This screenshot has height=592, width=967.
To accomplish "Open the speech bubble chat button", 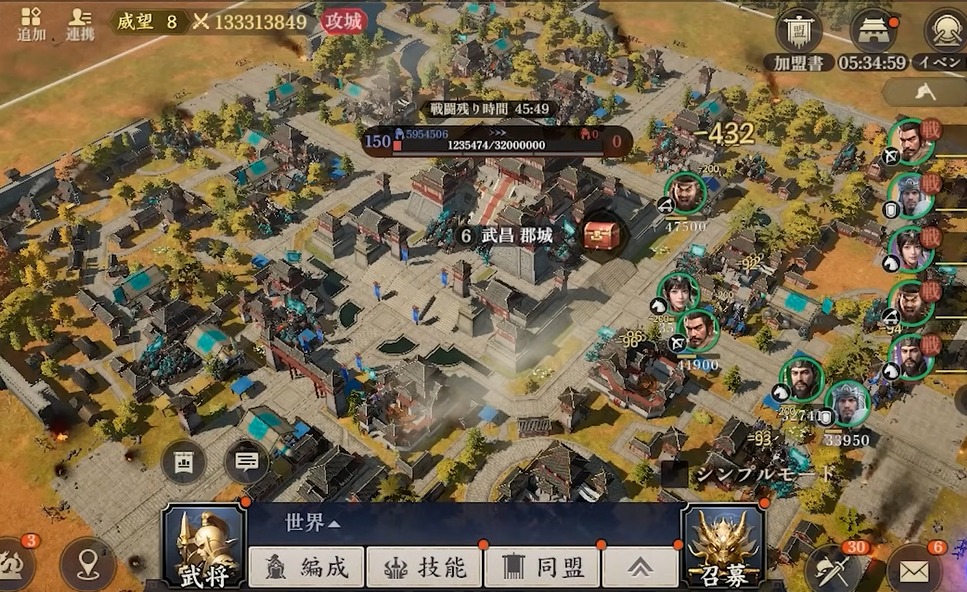I will [x=247, y=462].
